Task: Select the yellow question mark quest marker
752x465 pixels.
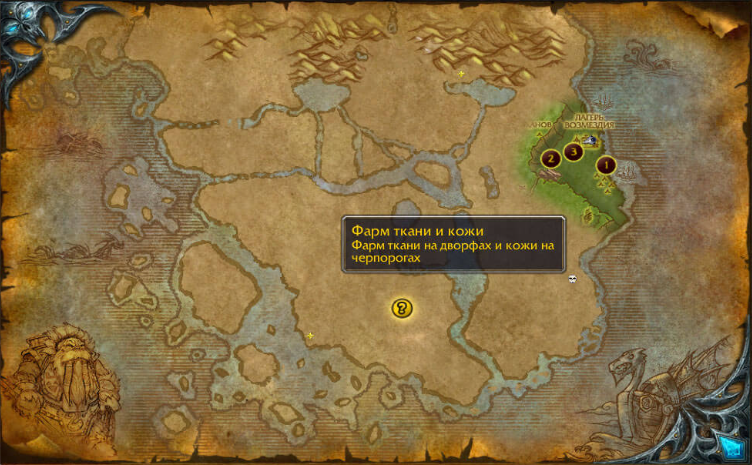Action: (403, 308)
